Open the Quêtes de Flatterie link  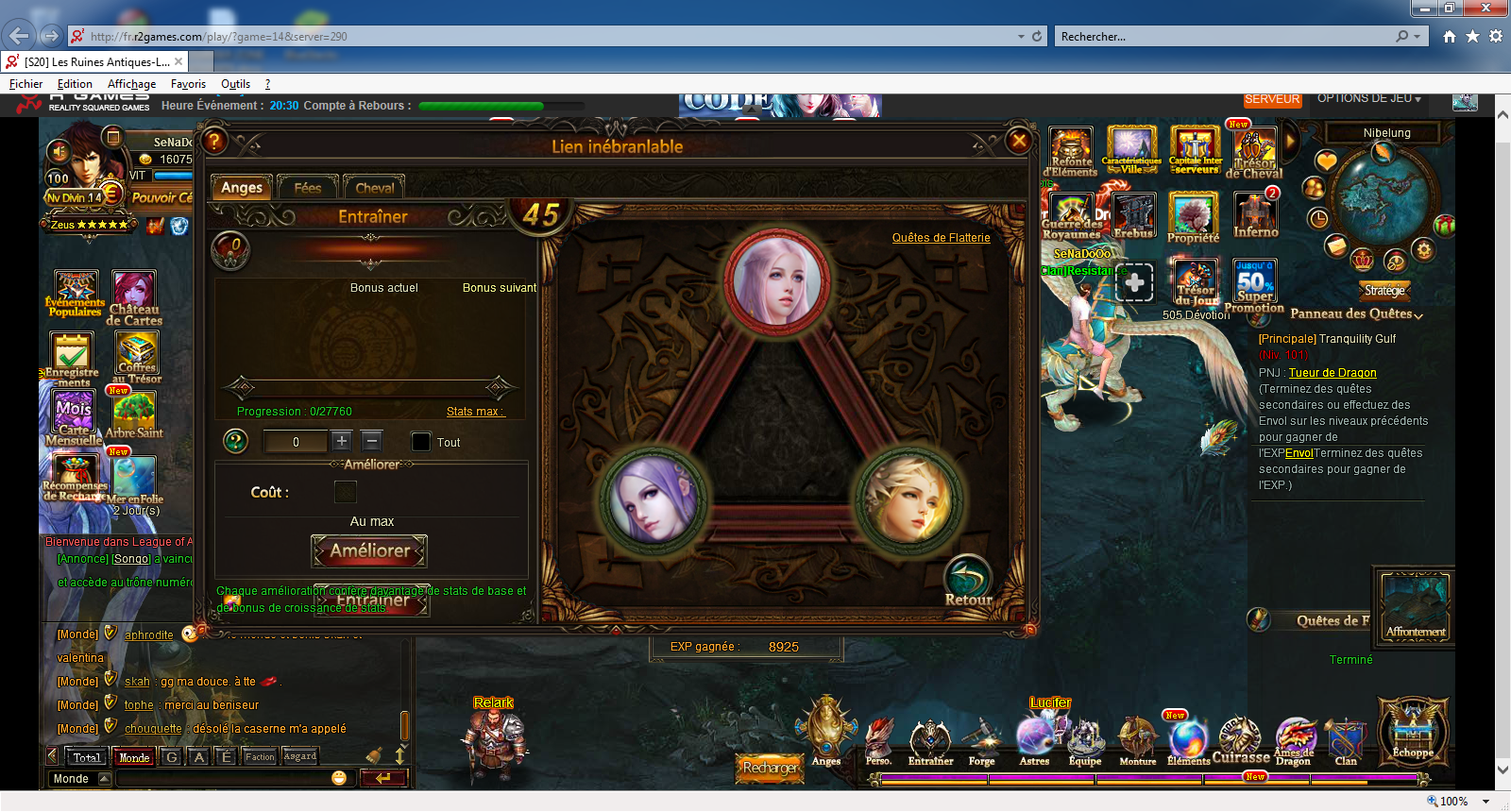tap(941, 238)
